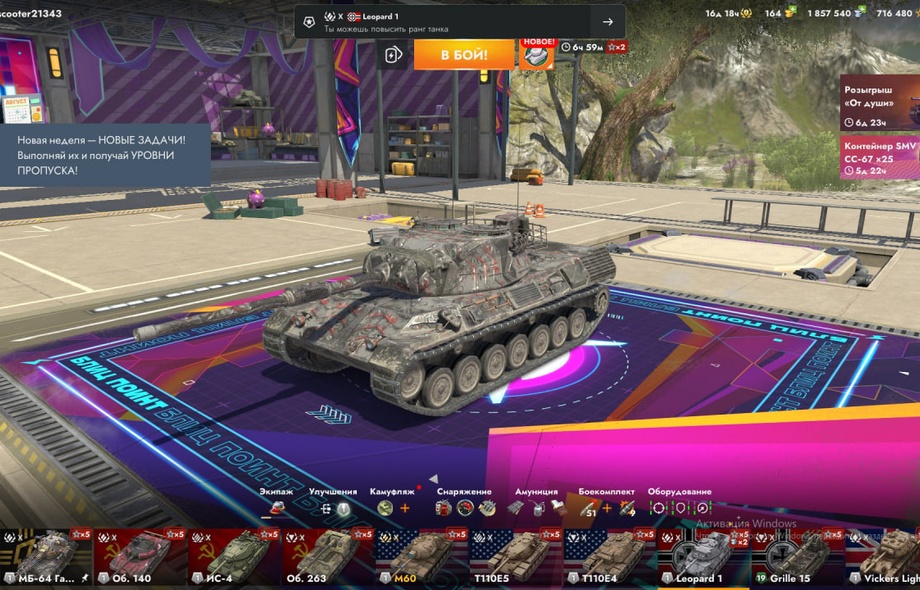This screenshot has height=590, width=920.
Task: Open the Контейнер SMV CC-67 offer
Action: point(878,158)
